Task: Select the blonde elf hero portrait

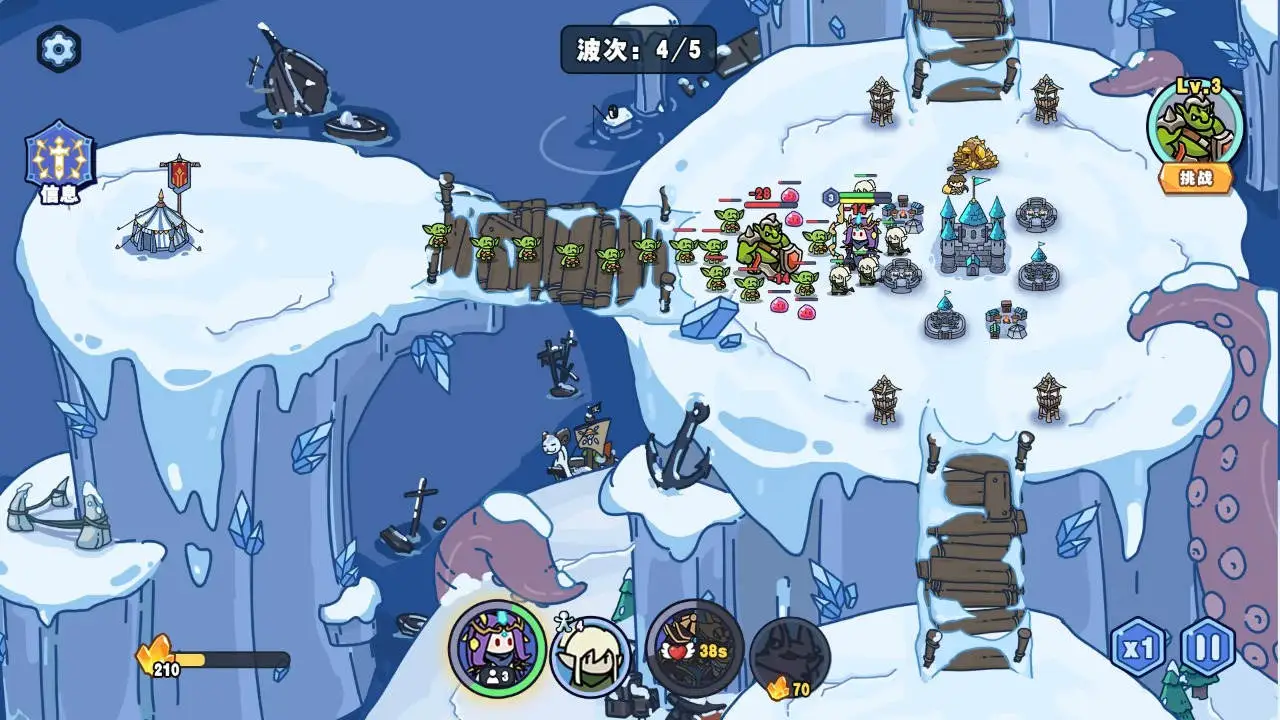Action: click(590, 655)
